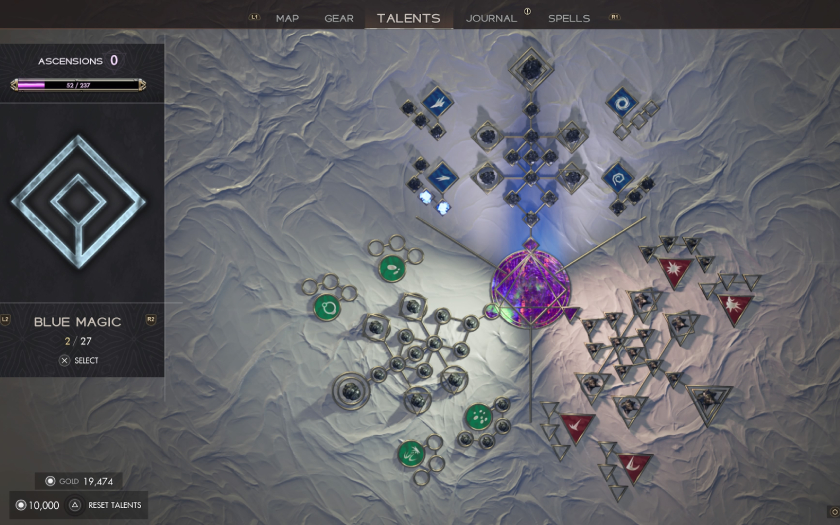Image resolution: width=840 pixels, height=525 pixels.
Task: Go to the Journal tab
Action: point(491,18)
